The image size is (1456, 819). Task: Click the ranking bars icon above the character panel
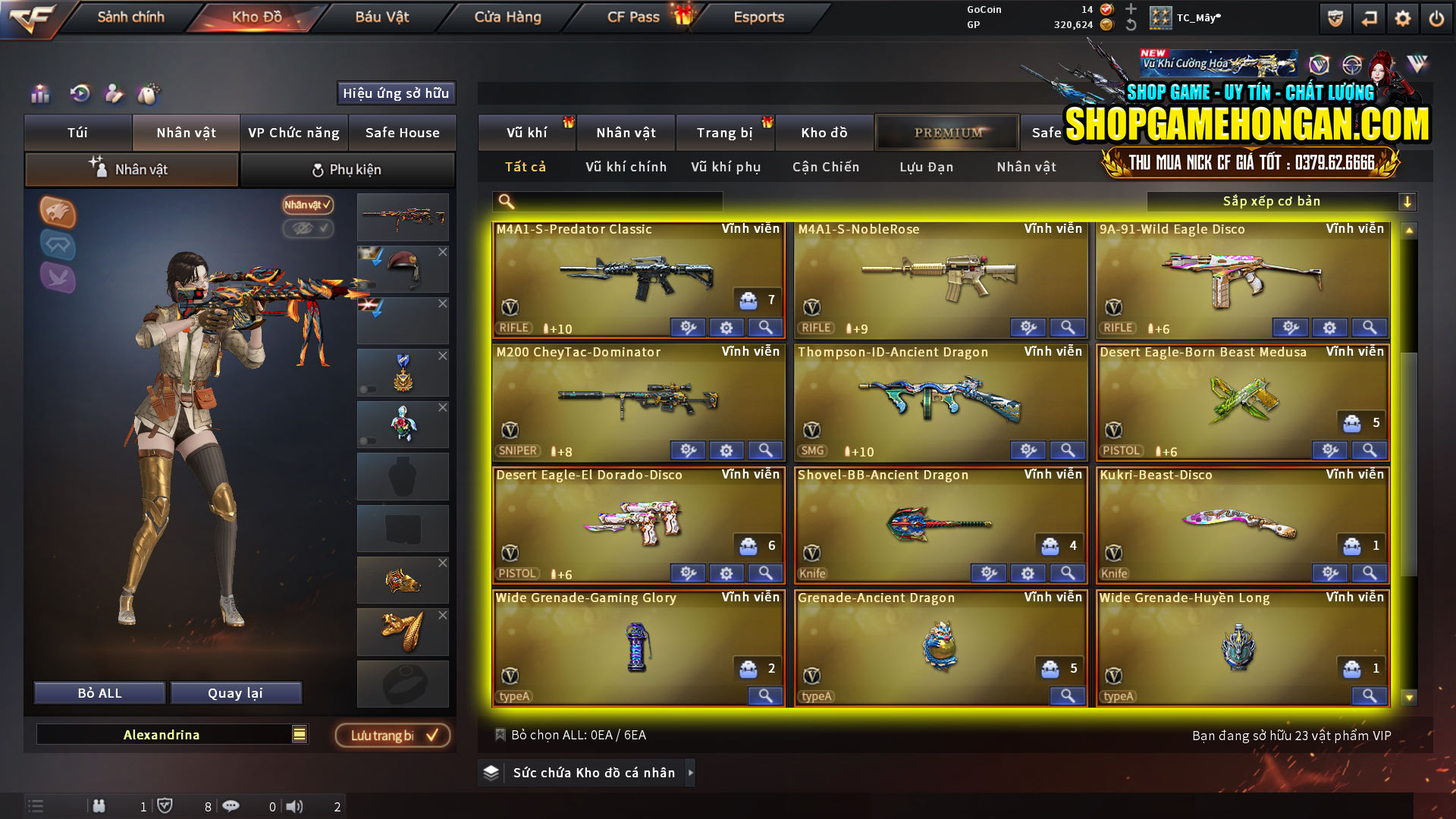tap(40, 94)
